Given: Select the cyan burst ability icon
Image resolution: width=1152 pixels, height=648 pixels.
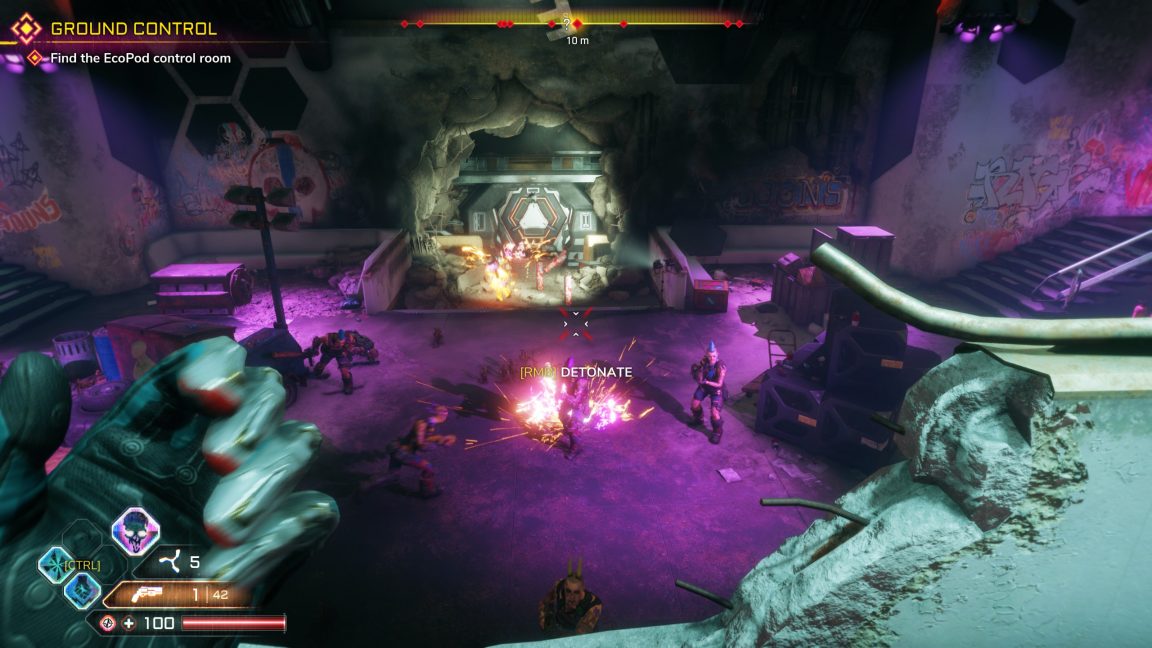Looking at the screenshot, I should (x=54, y=566).
